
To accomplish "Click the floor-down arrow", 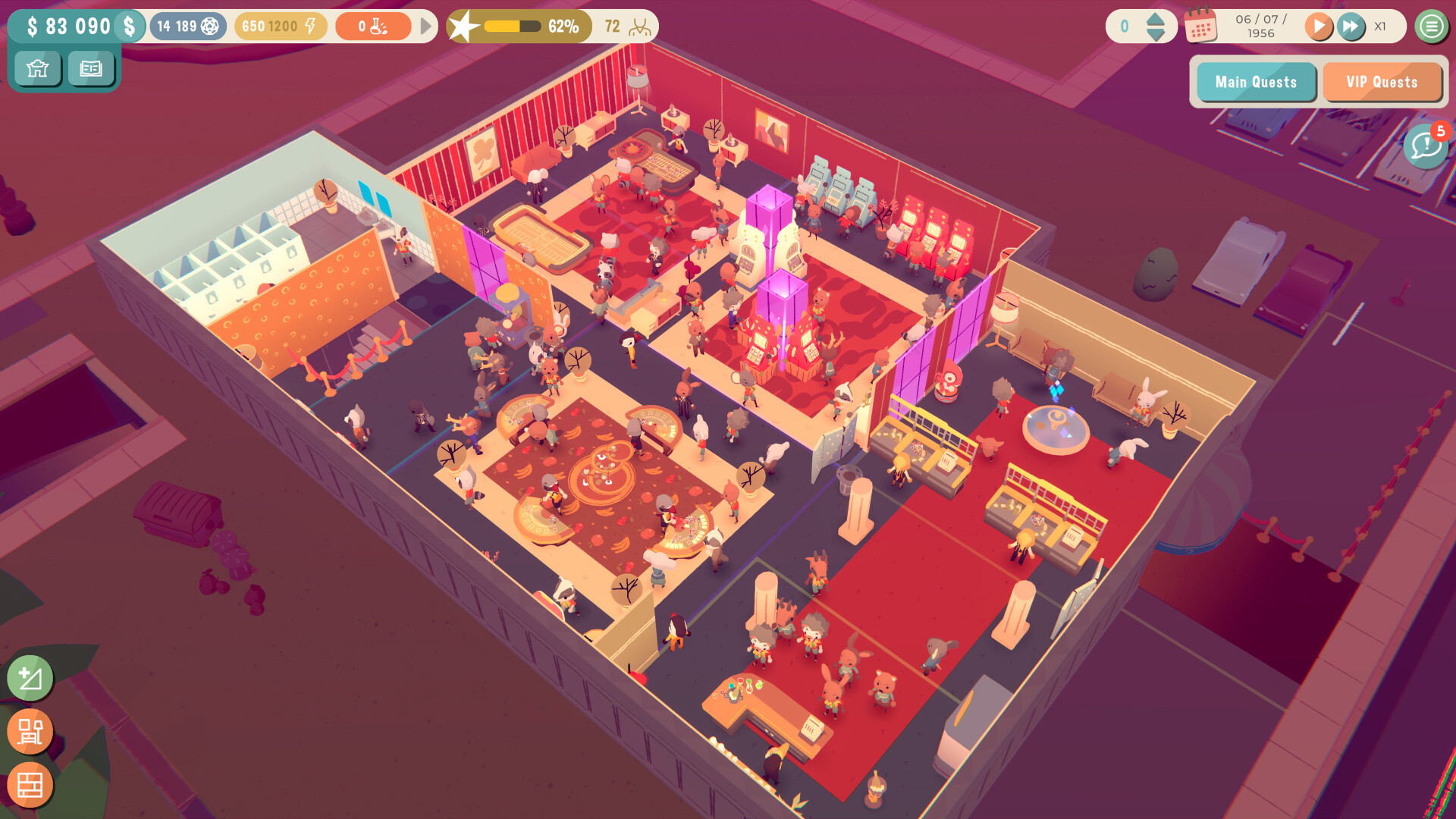I will pyautogui.click(x=1155, y=34).
